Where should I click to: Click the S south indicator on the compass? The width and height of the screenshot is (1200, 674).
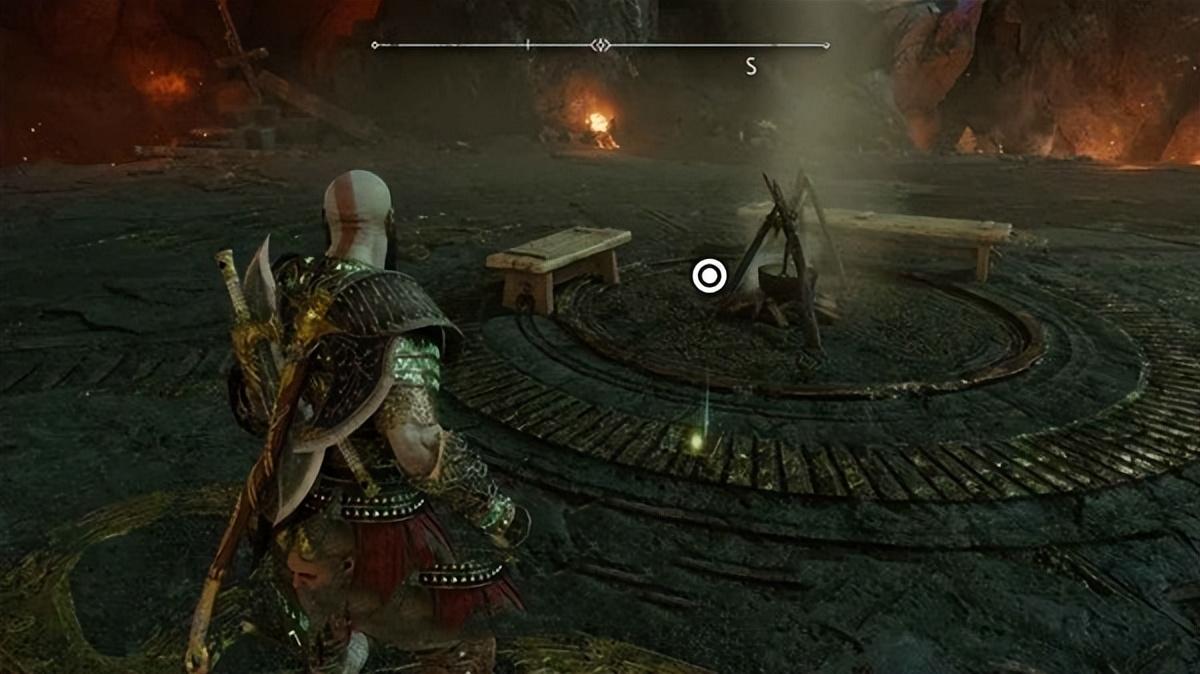pyautogui.click(x=750, y=67)
